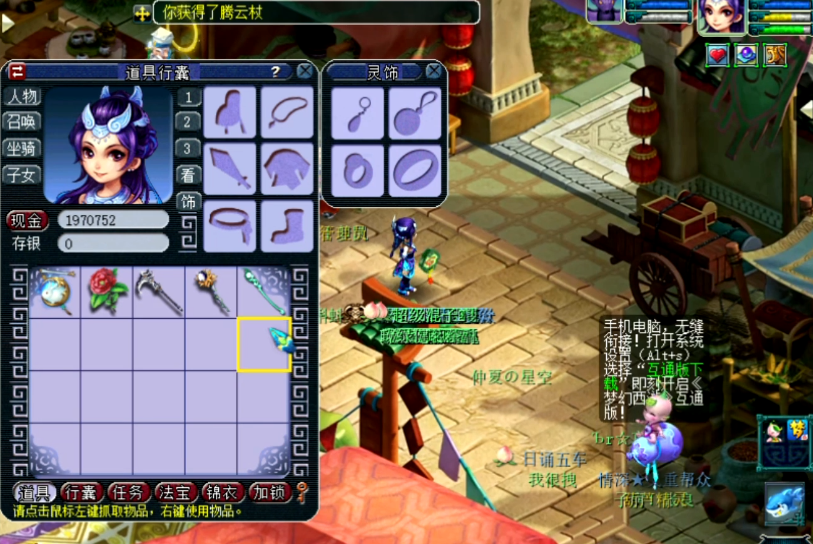
Task: Open the 任务 quest items tab
Action: coord(130,492)
